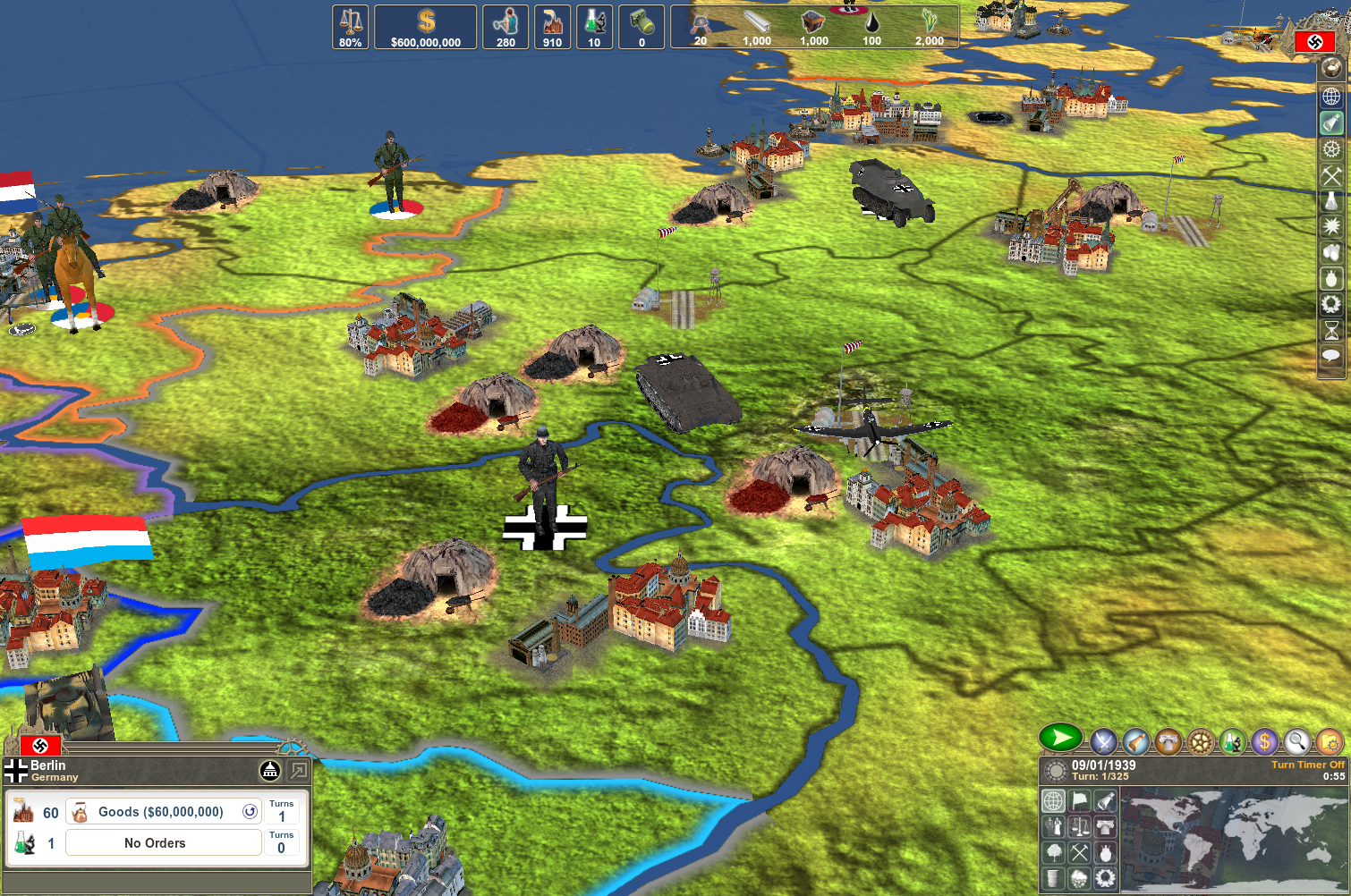End the turn with the green arrow button

pos(1061,739)
